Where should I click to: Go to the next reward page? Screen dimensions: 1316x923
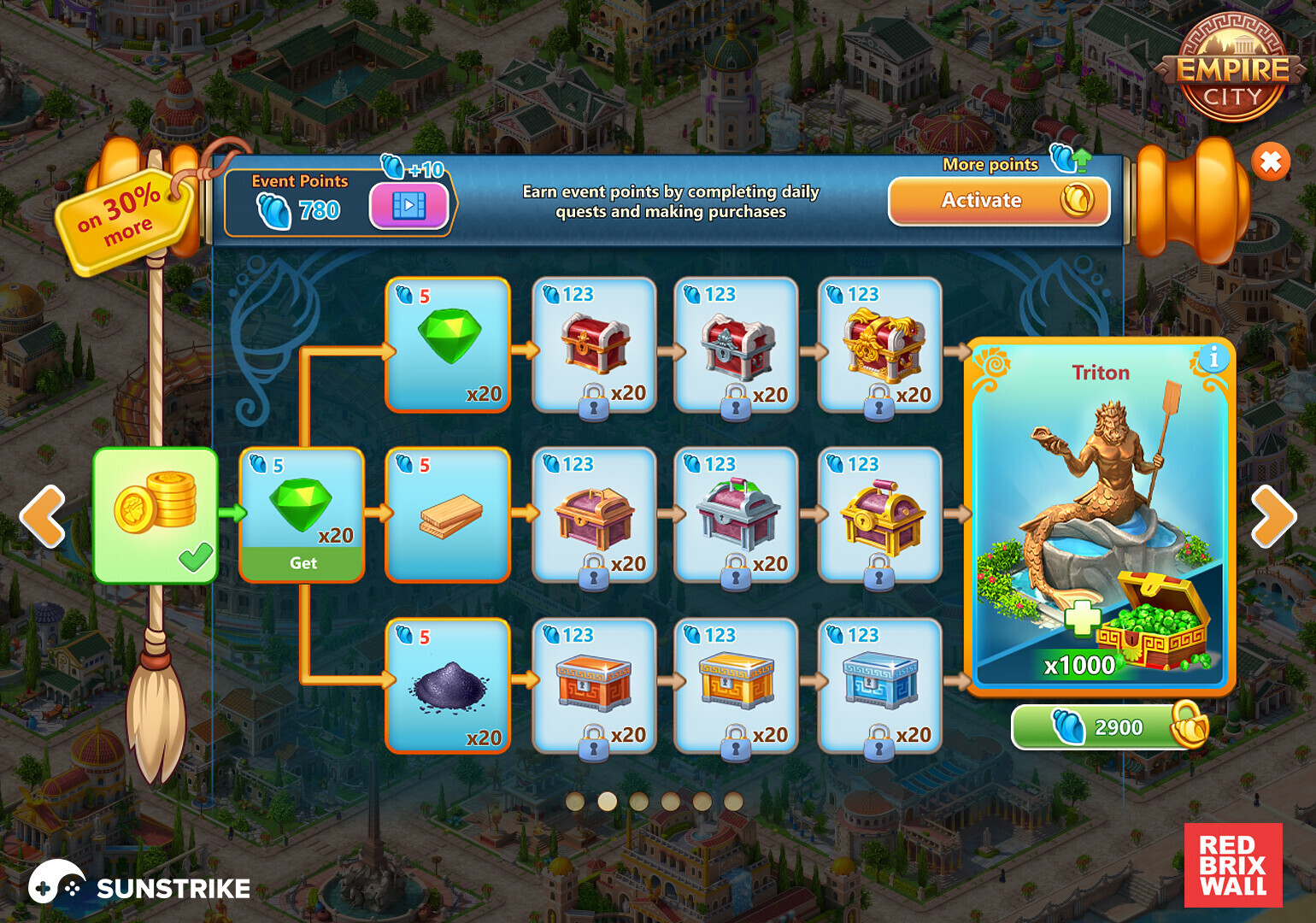(x=1272, y=516)
